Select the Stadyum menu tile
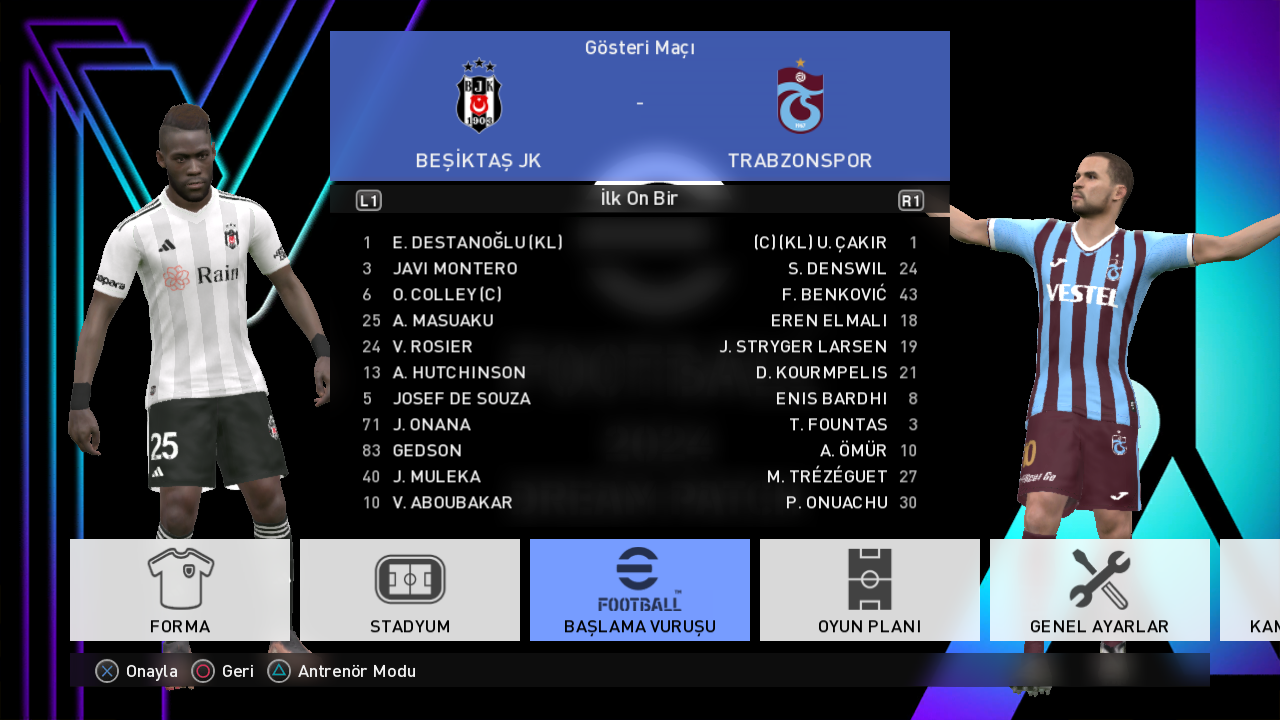This screenshot has height=720, width=1280. tap(410, 590)
